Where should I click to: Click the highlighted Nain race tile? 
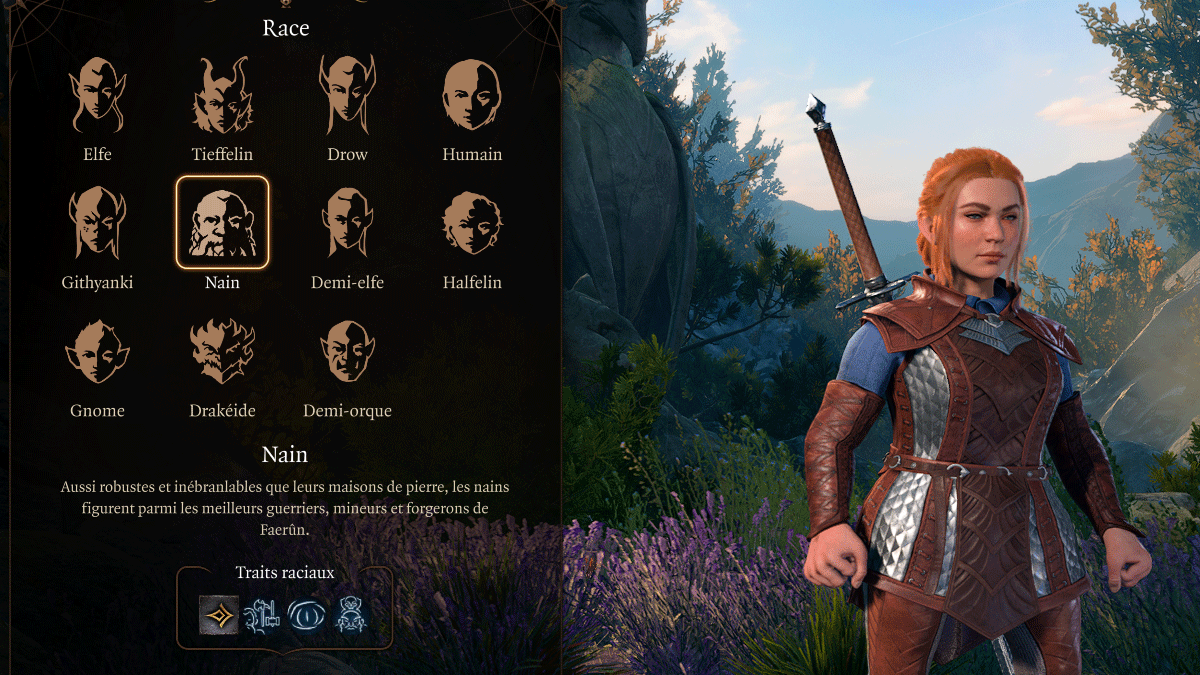coord(222,223)
